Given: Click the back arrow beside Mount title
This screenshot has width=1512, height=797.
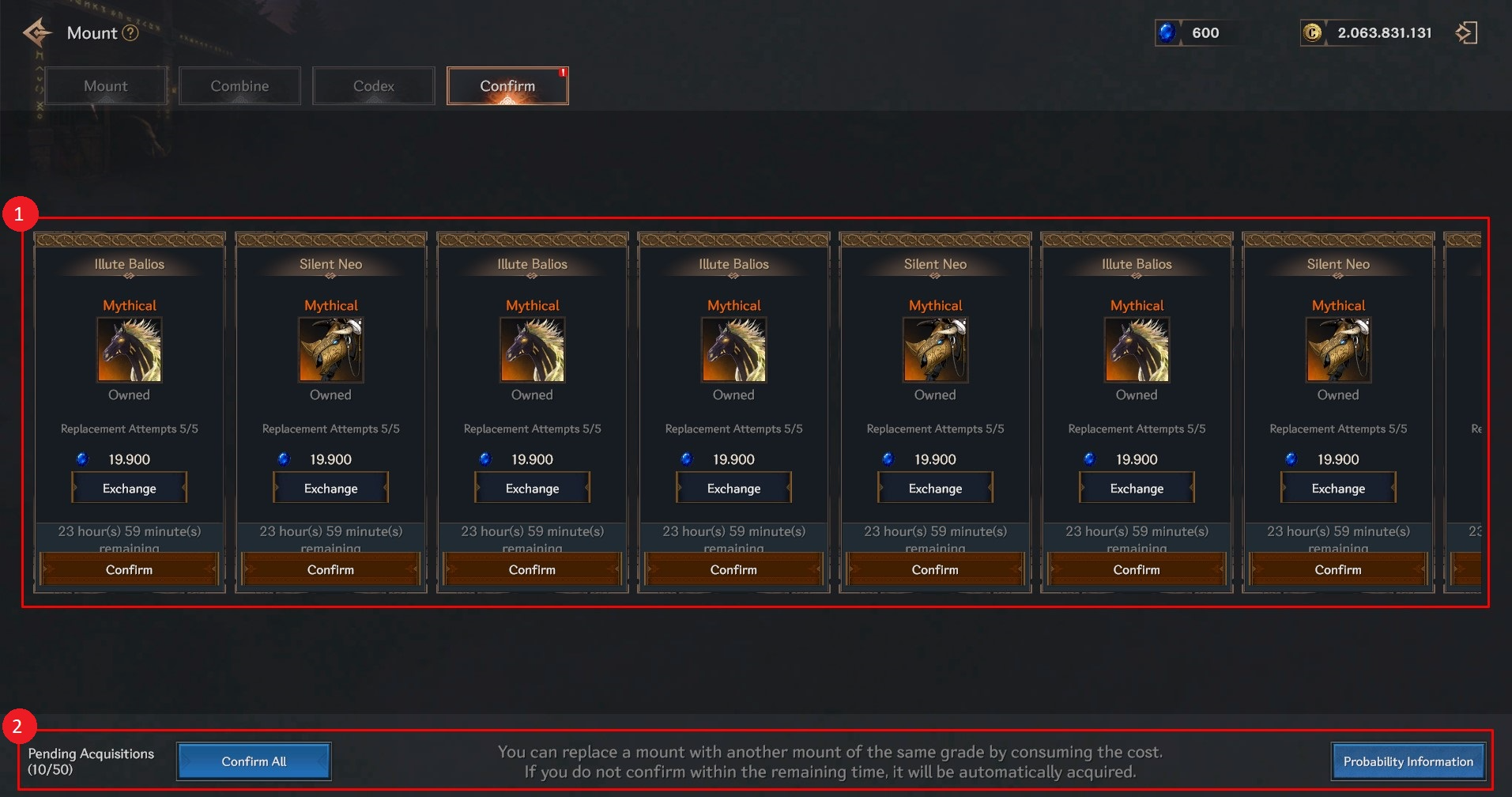Looking at the screenshot, I should click(x=37, y=33).
